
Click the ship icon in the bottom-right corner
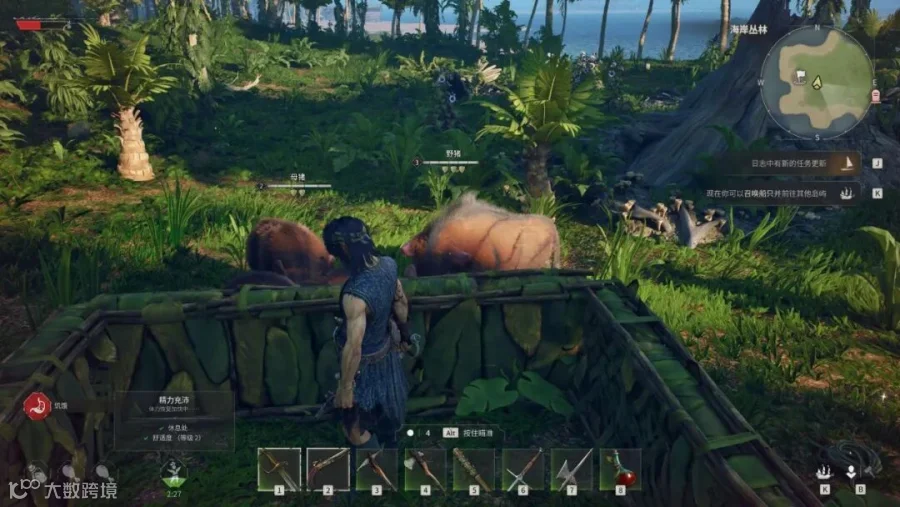(x=824, y=471)
